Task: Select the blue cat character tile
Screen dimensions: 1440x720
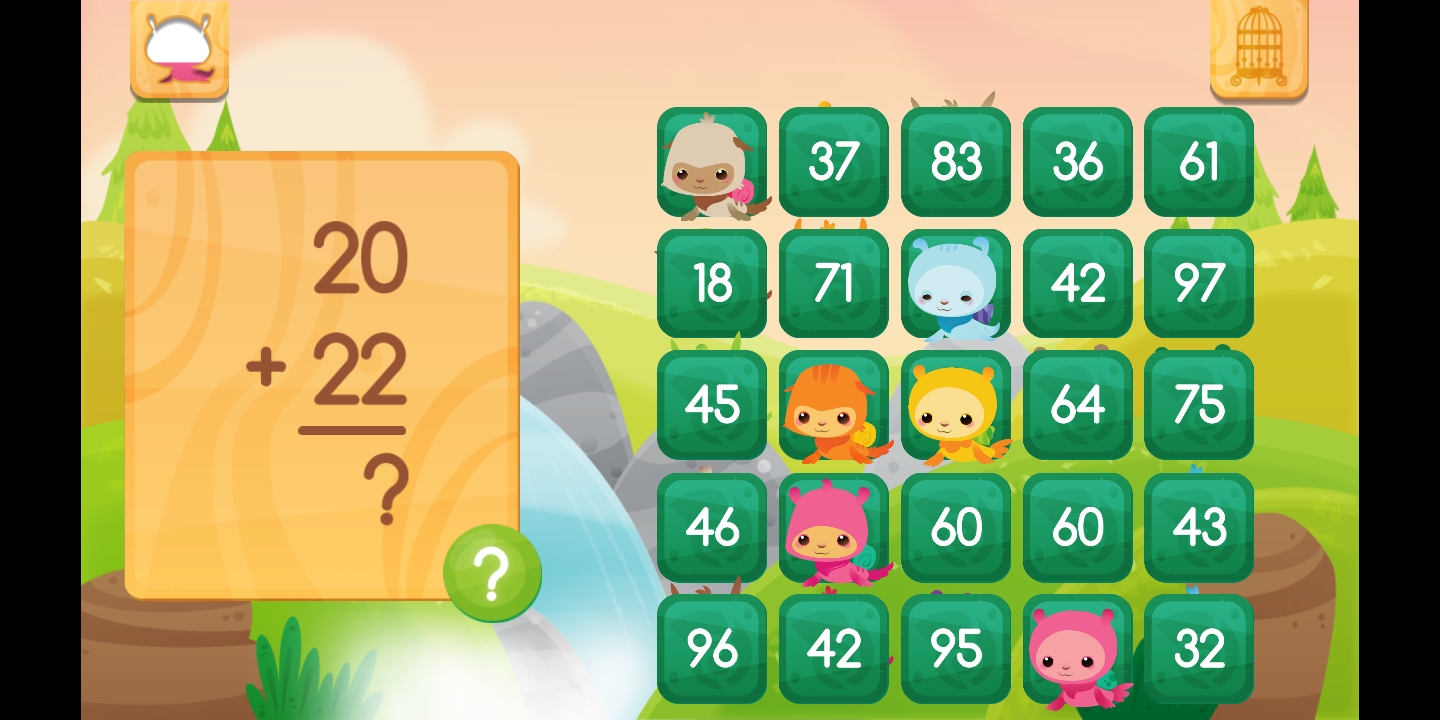Action: pyautogui.click(x=955, y=283)
